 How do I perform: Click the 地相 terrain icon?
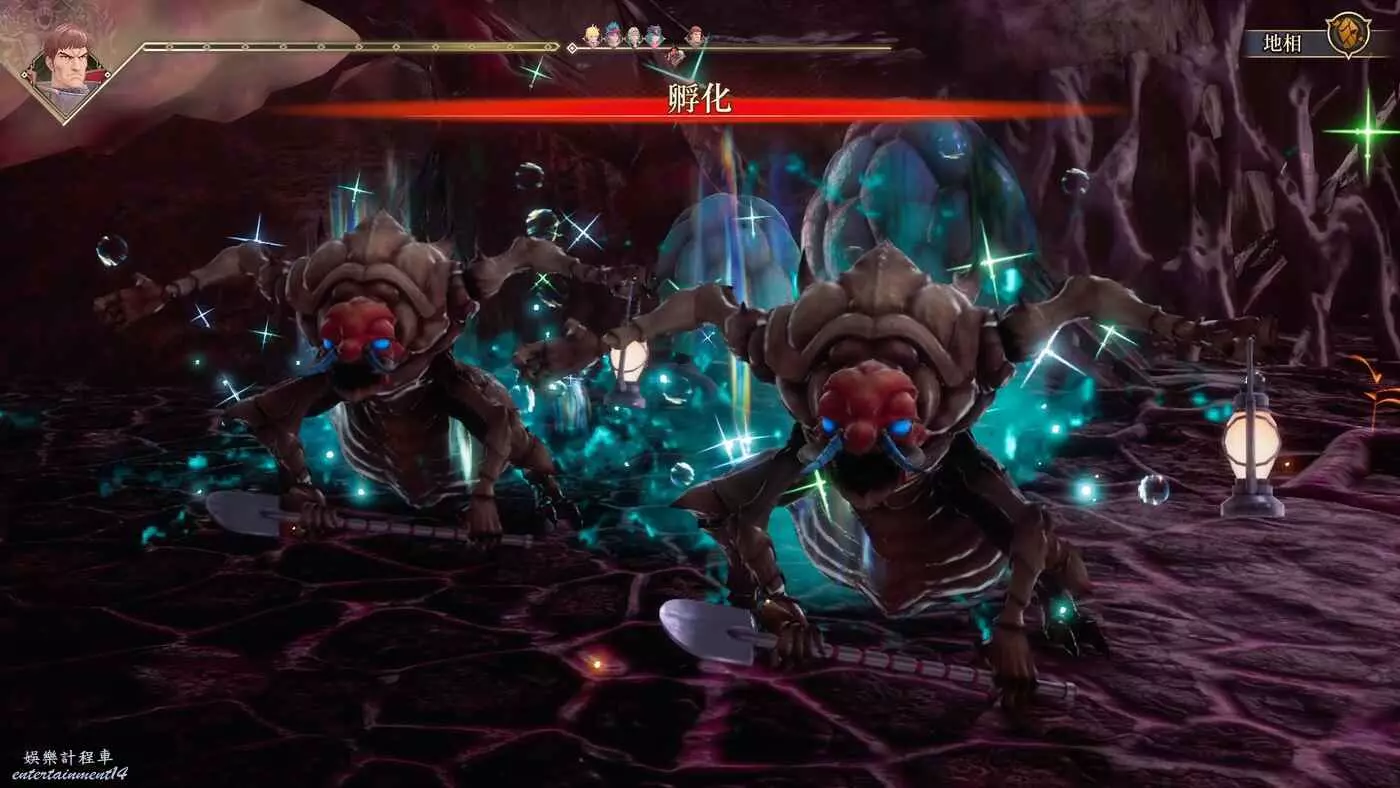pos(1347,35)
